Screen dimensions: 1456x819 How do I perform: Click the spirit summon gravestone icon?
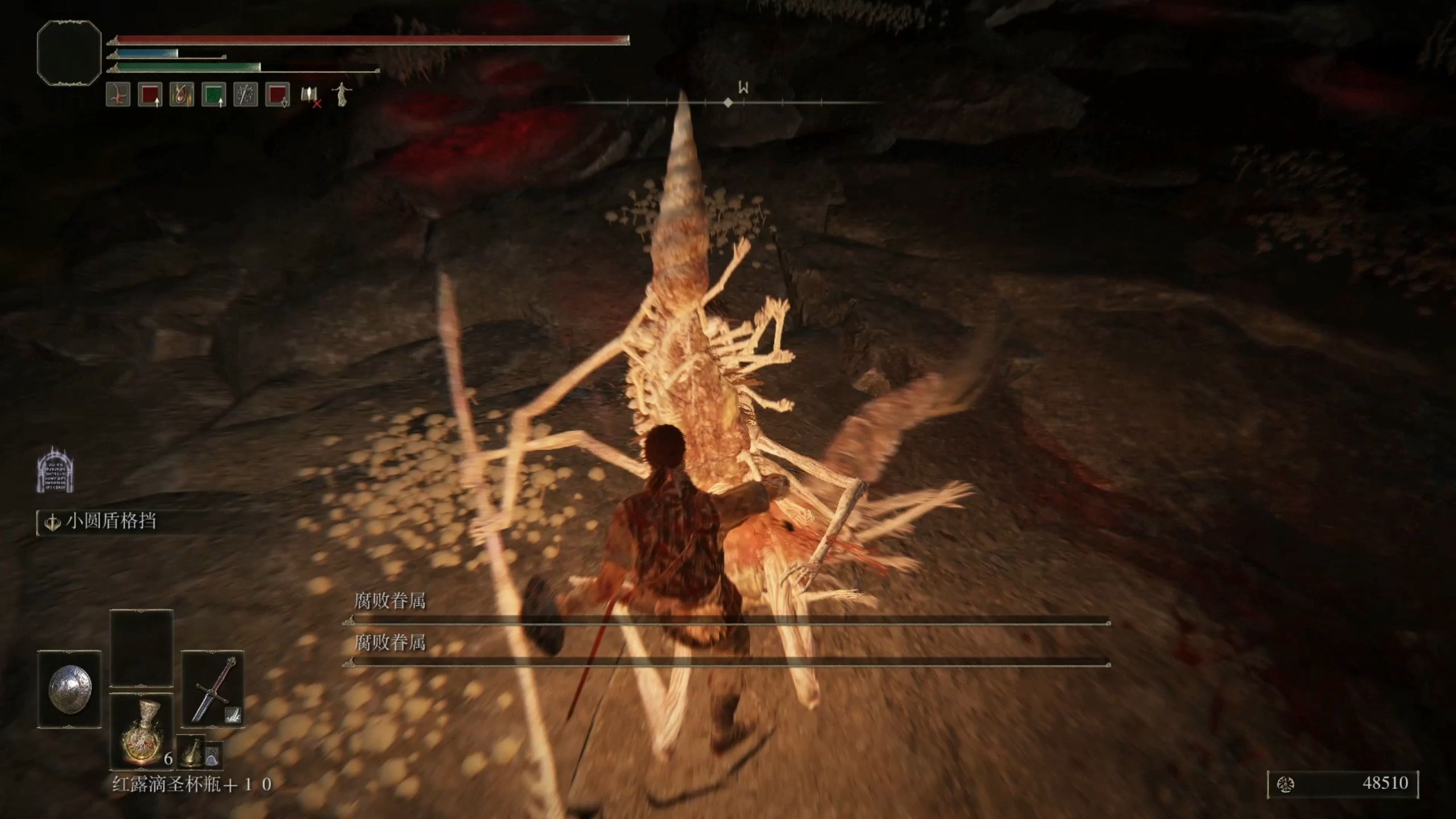point(56,470)
